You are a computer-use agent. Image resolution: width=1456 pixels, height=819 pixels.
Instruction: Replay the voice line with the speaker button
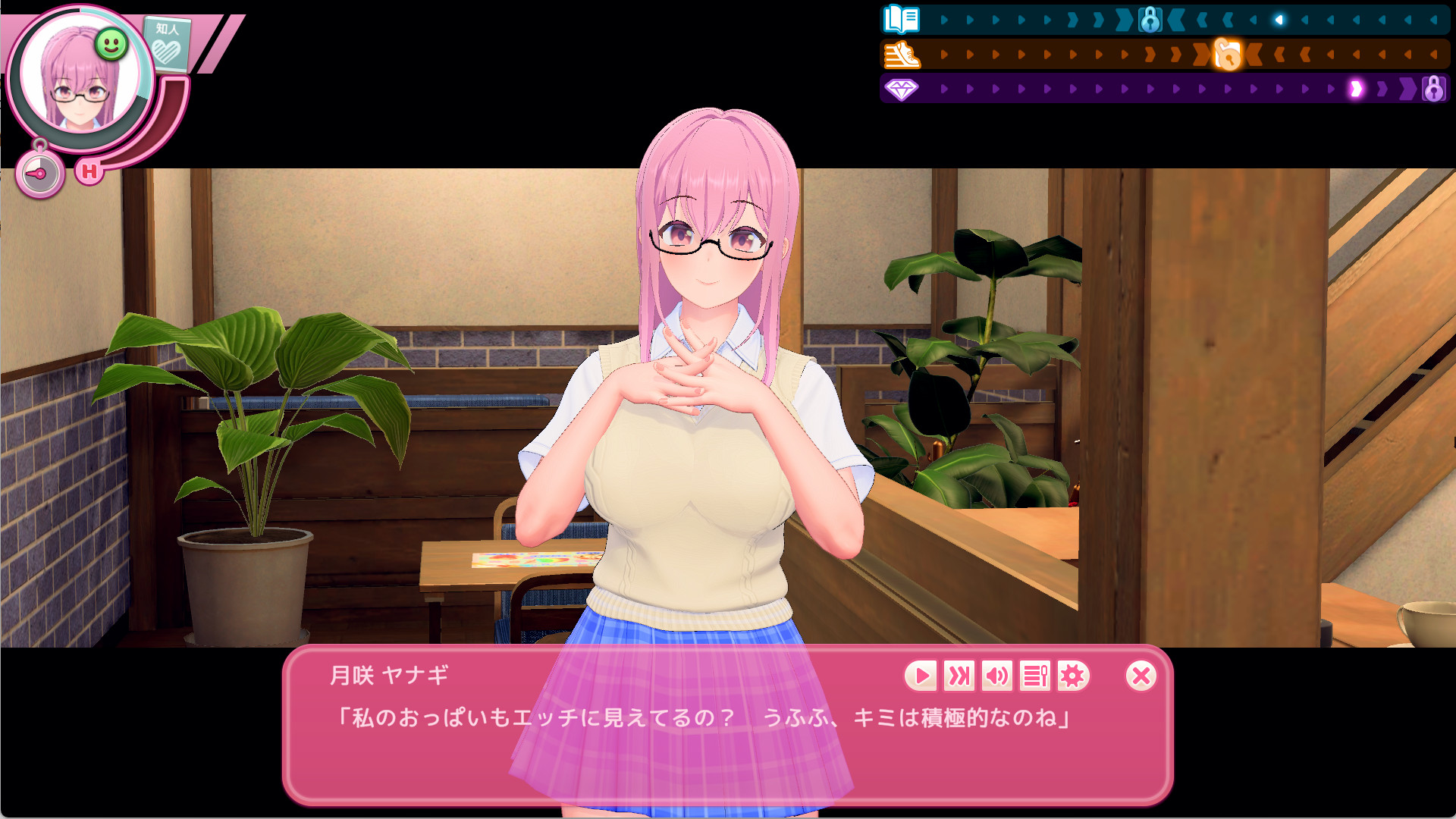point(996,676)
